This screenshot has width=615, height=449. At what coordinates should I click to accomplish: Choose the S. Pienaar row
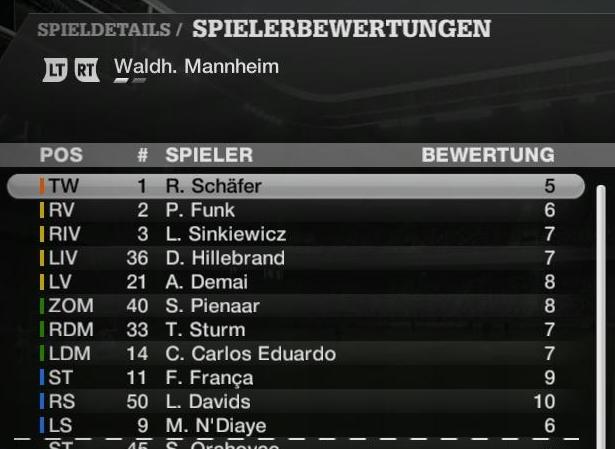tap(296, 306)
